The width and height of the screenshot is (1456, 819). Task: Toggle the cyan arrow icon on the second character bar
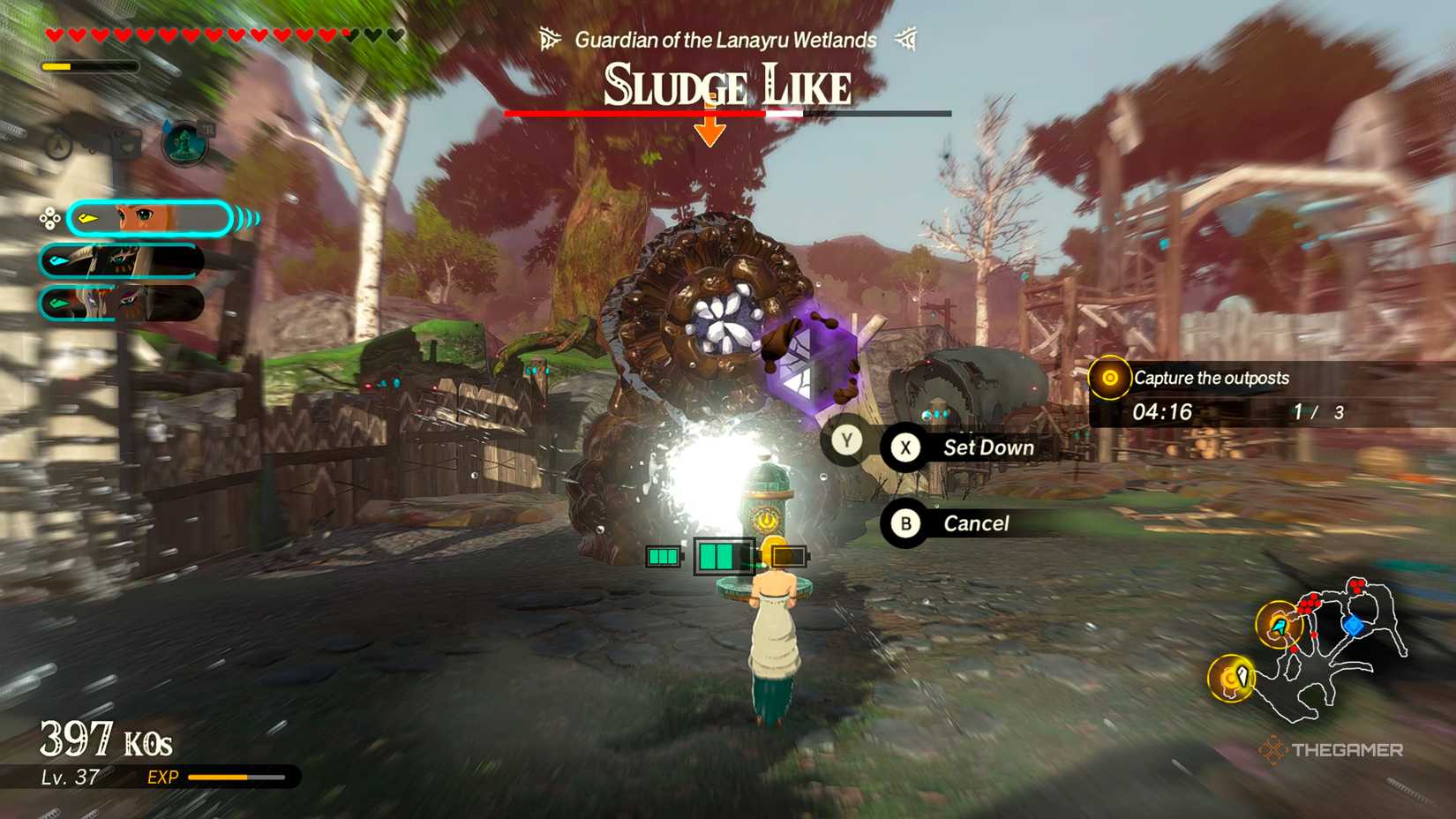57,259
